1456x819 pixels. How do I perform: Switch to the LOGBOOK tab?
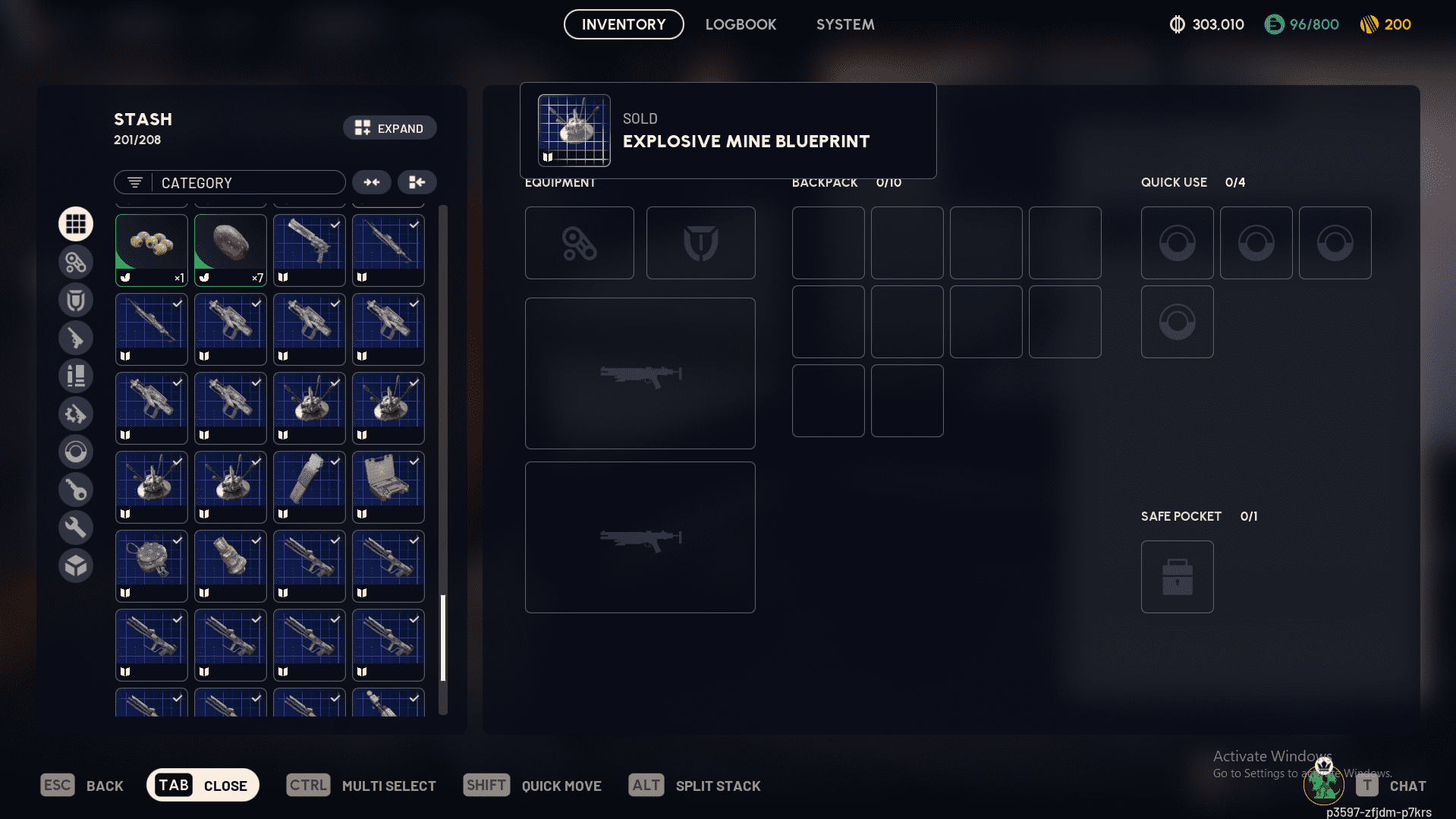pyautogui.click(x=741, y=24)
